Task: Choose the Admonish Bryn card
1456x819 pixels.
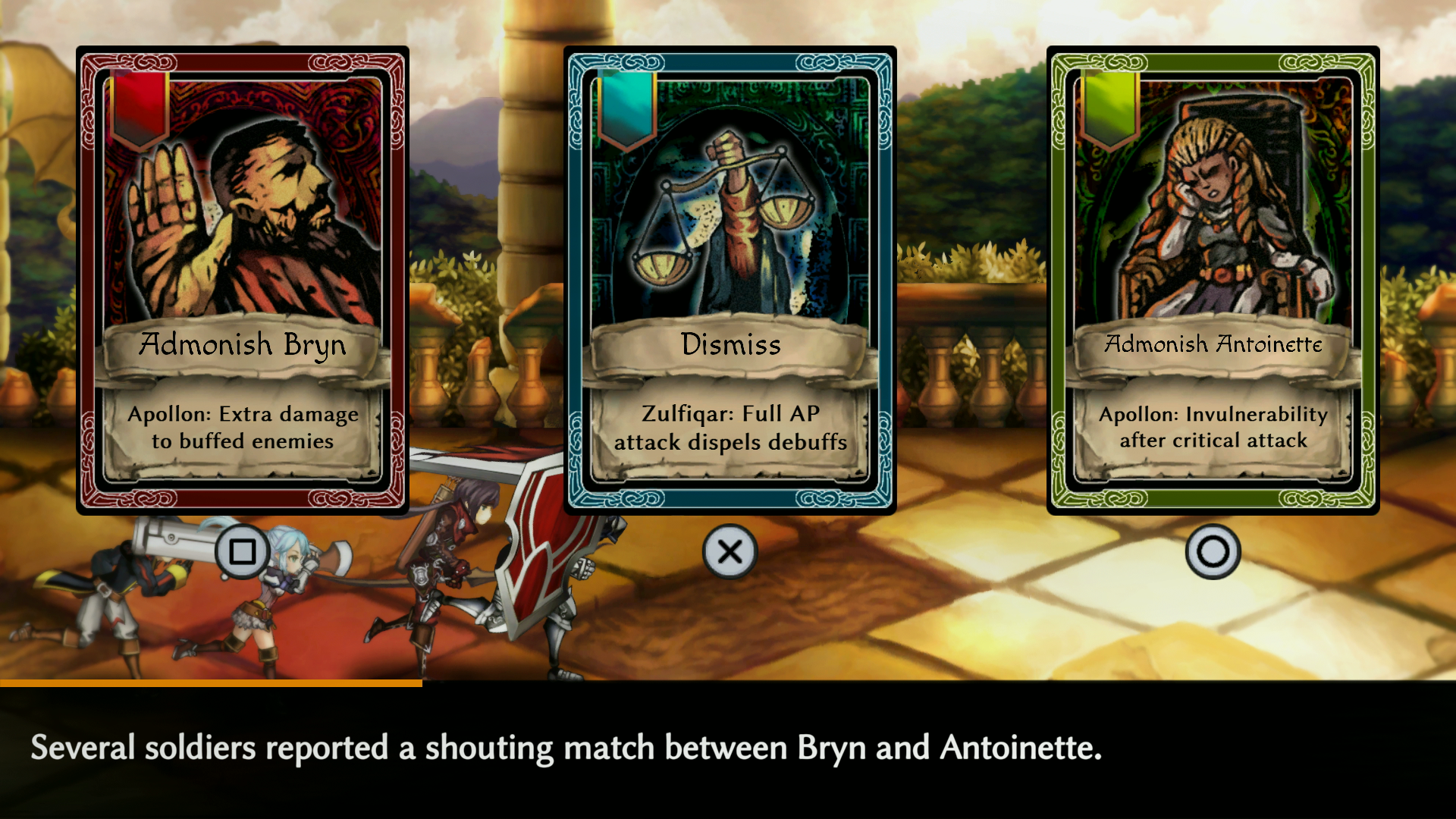Action: tap(243, 281)
